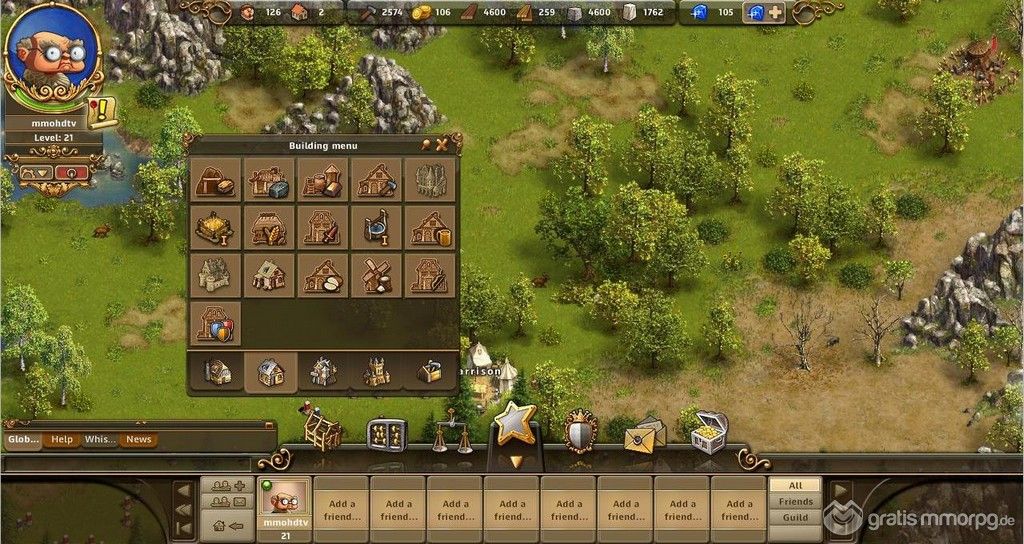
Task: Switch to the News chat tab
Action: coord(138,439)
